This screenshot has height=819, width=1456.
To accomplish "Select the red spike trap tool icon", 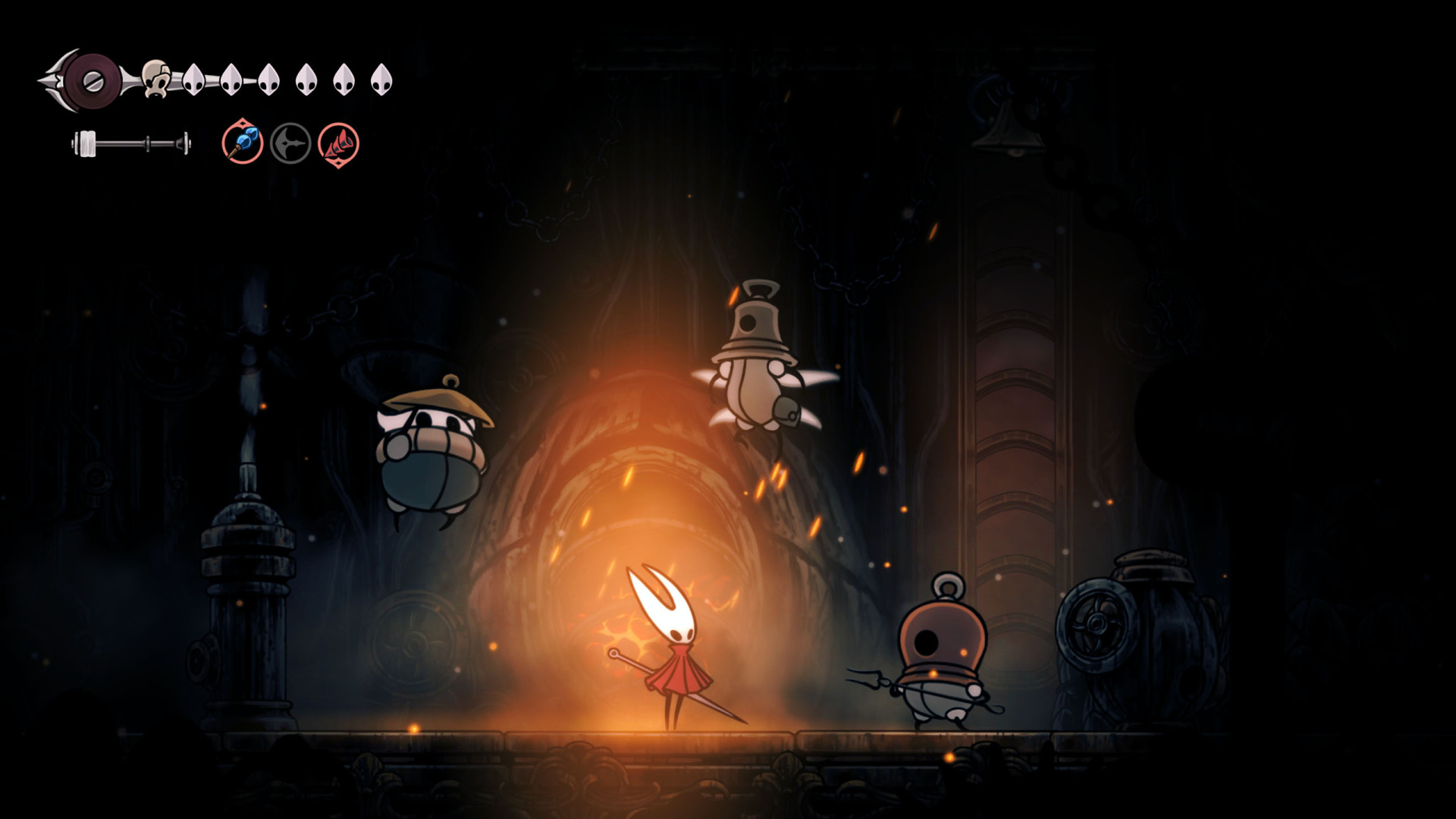I will tap(338, 143).
